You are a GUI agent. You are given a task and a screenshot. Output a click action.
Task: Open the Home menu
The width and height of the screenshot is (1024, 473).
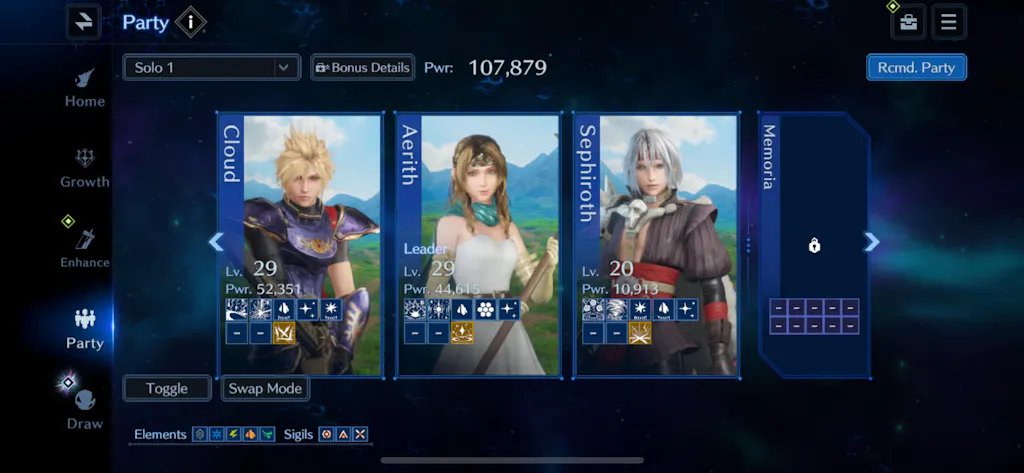point(85,87)
